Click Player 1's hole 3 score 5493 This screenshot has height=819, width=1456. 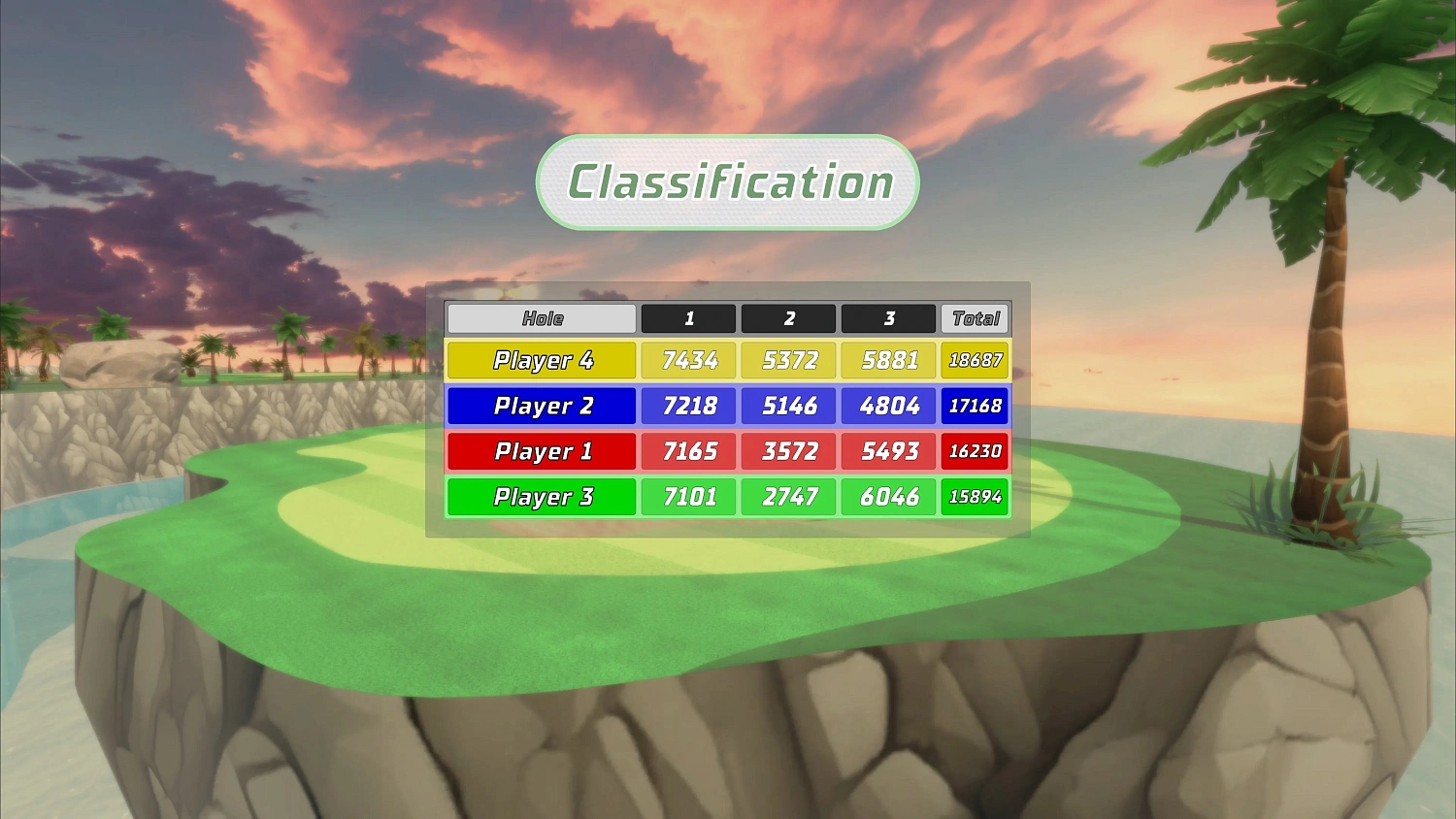(x=888, y=451)
